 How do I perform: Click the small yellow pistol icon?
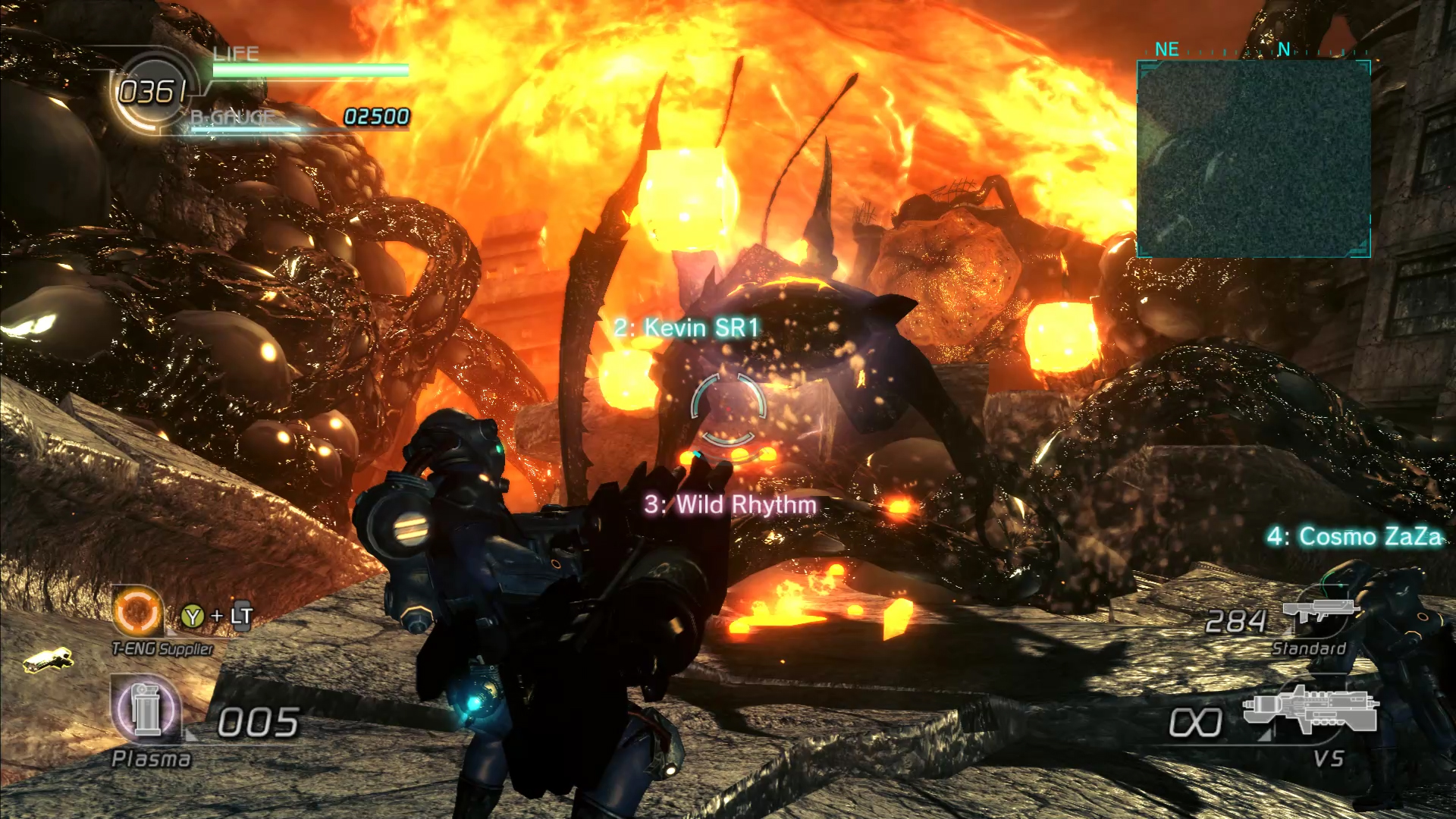[x=47, y=660]
